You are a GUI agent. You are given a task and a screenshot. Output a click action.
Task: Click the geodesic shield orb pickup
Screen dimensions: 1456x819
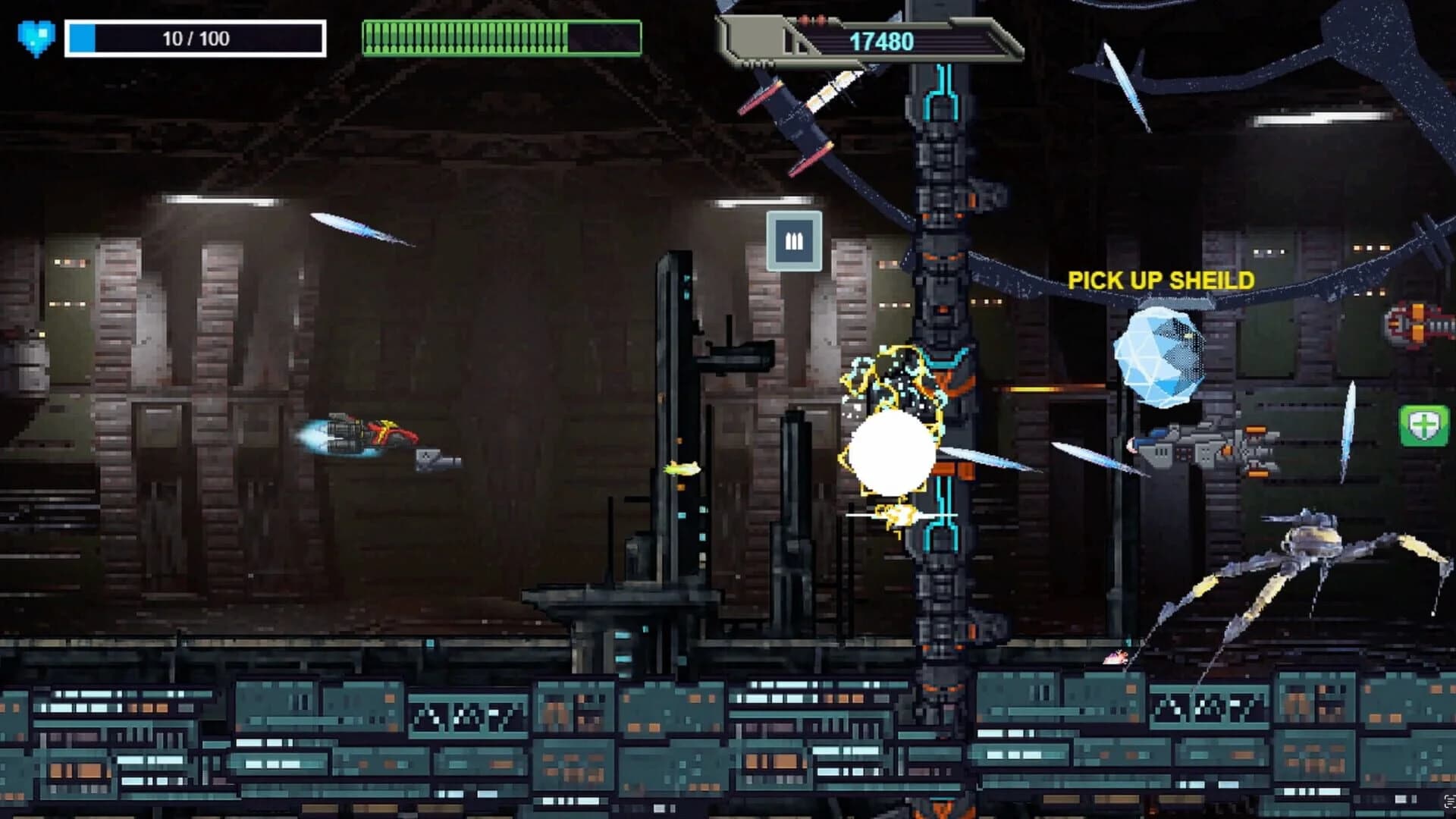1161,353
